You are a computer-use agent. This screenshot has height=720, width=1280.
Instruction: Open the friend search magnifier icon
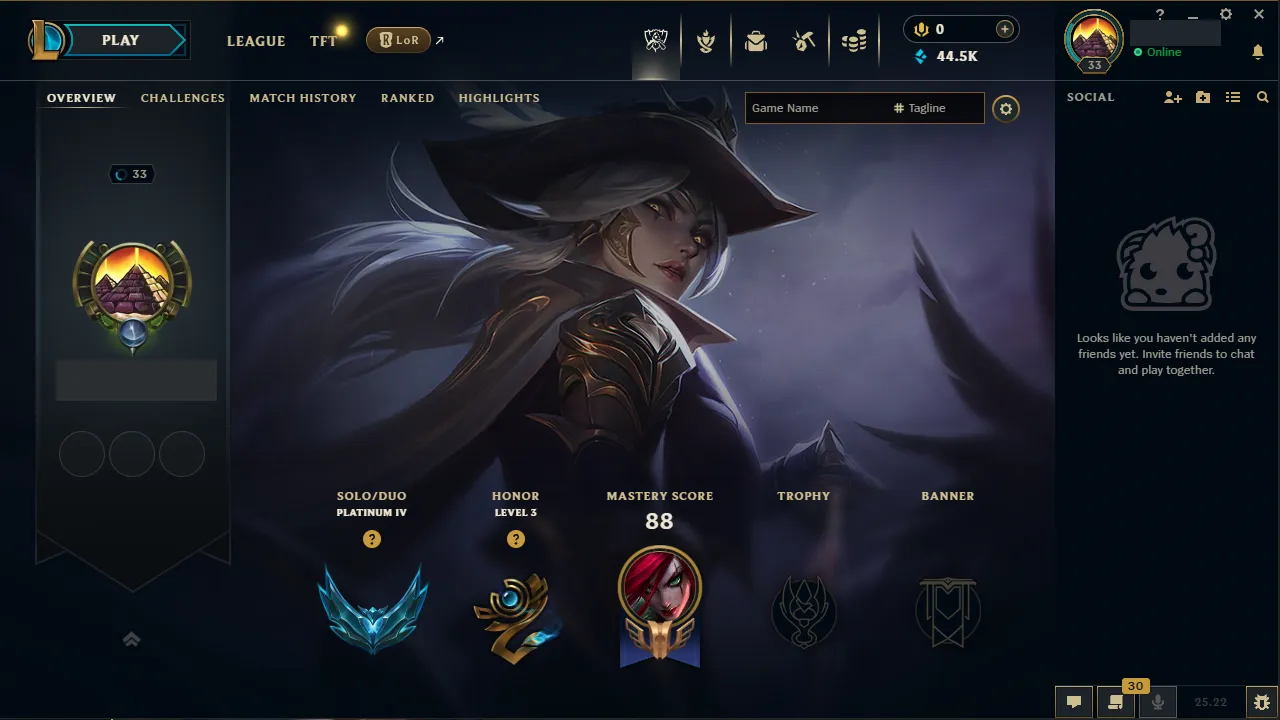(1262, 97)
